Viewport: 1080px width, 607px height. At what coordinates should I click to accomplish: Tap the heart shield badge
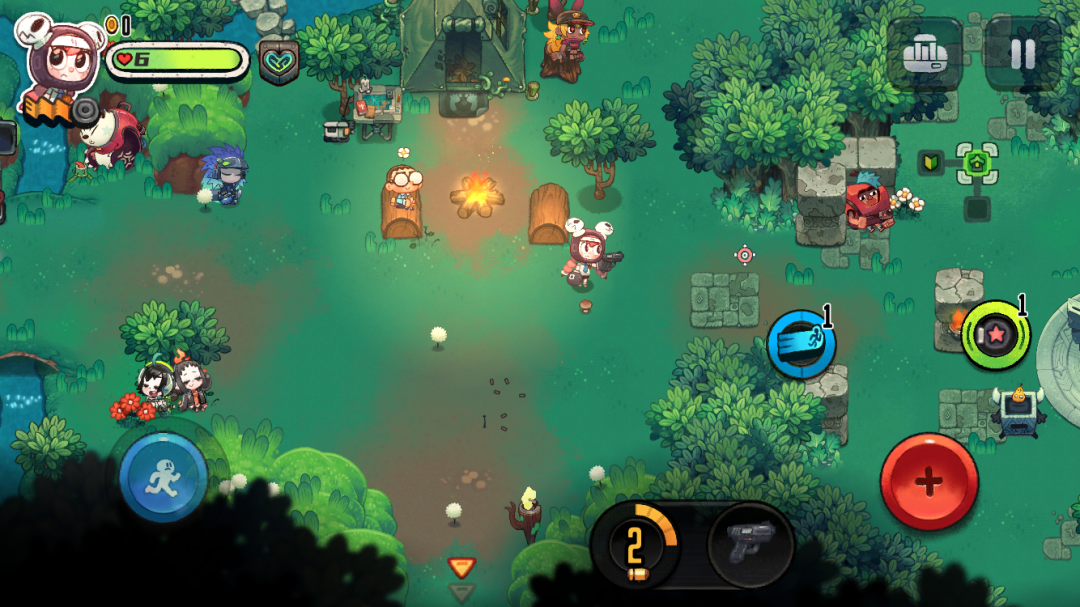click(x=279, y=62)
